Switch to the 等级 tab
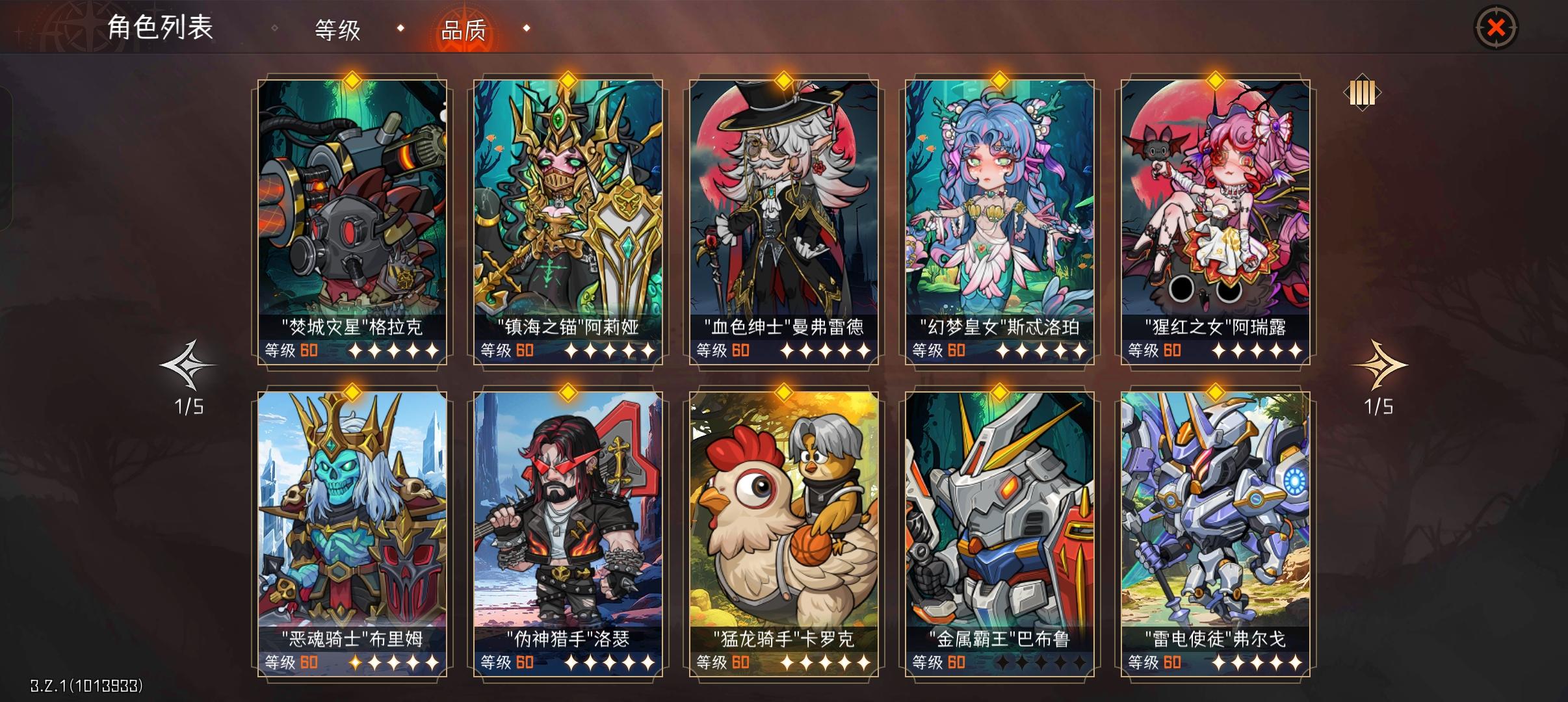The height and width of the screenshot is (702, 1568). tap(337, 29)
